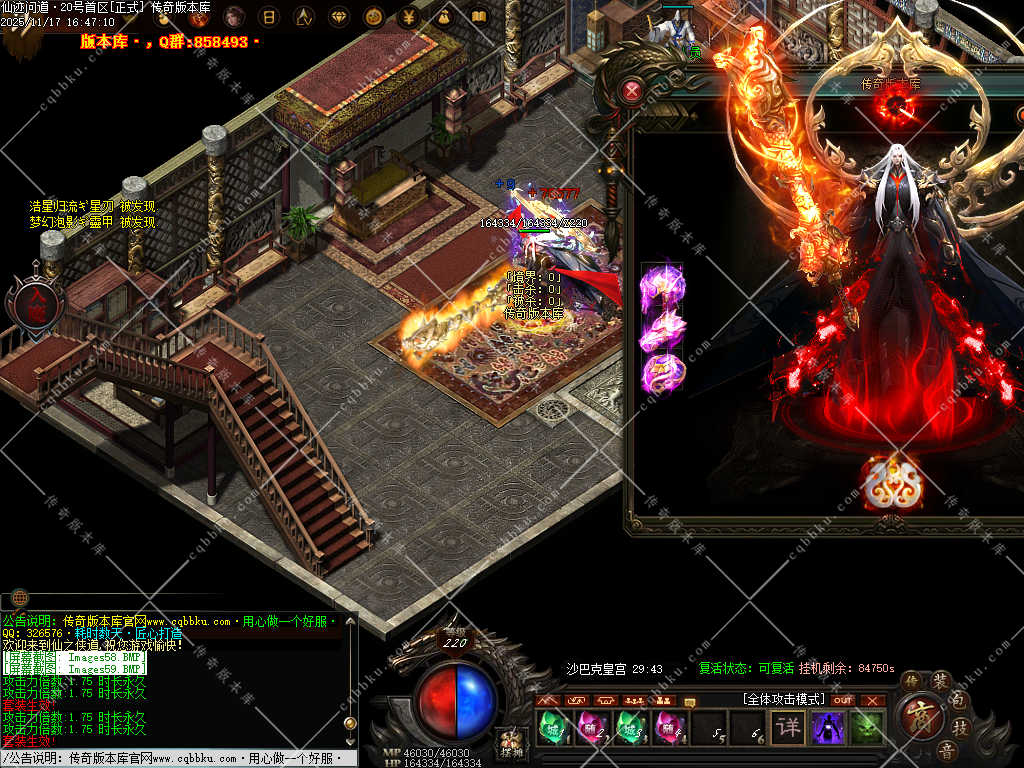Open the yen currency recharge icon
The image size is (1024, 768).
[x=408, y=17]
